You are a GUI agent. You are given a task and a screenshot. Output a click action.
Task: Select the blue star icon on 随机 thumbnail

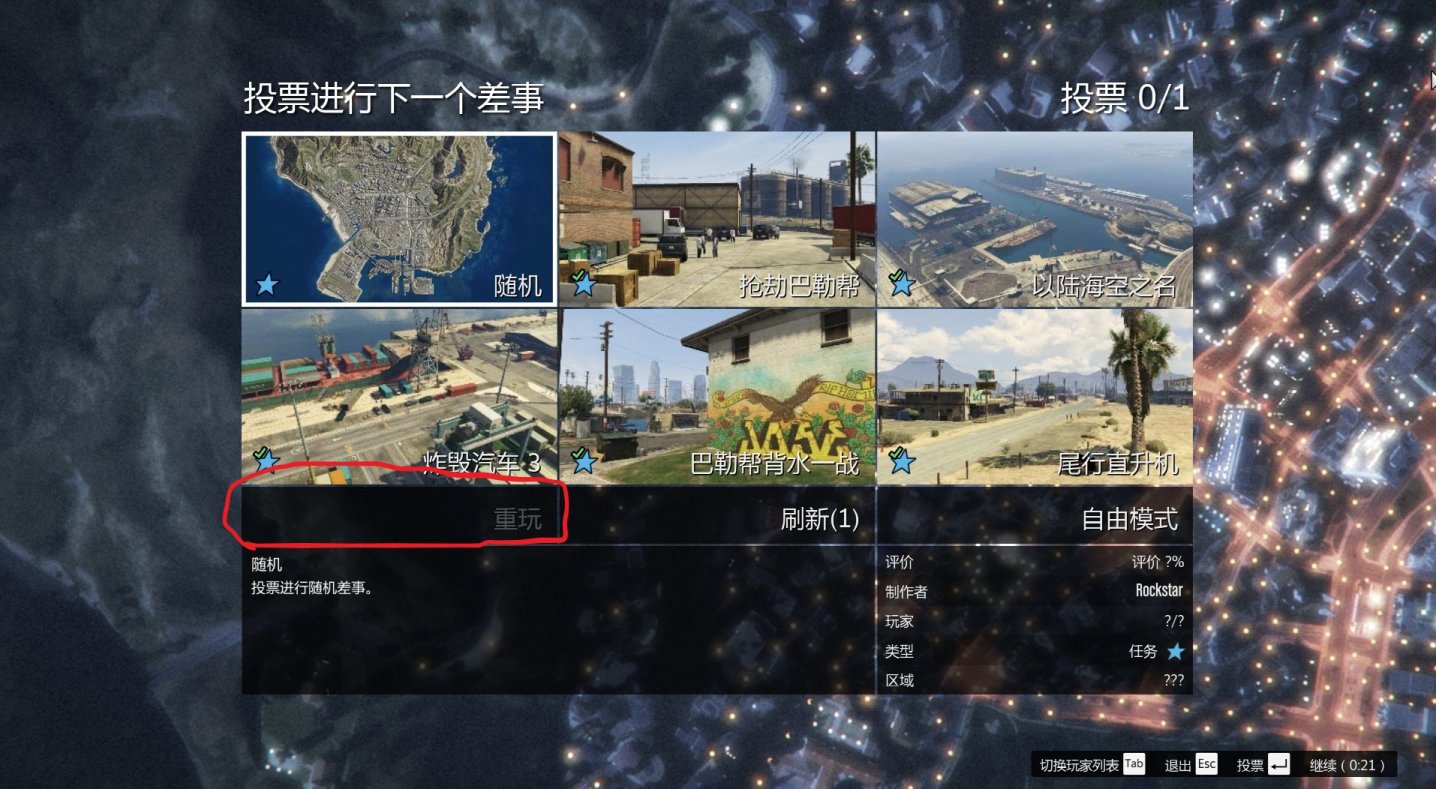266,284
